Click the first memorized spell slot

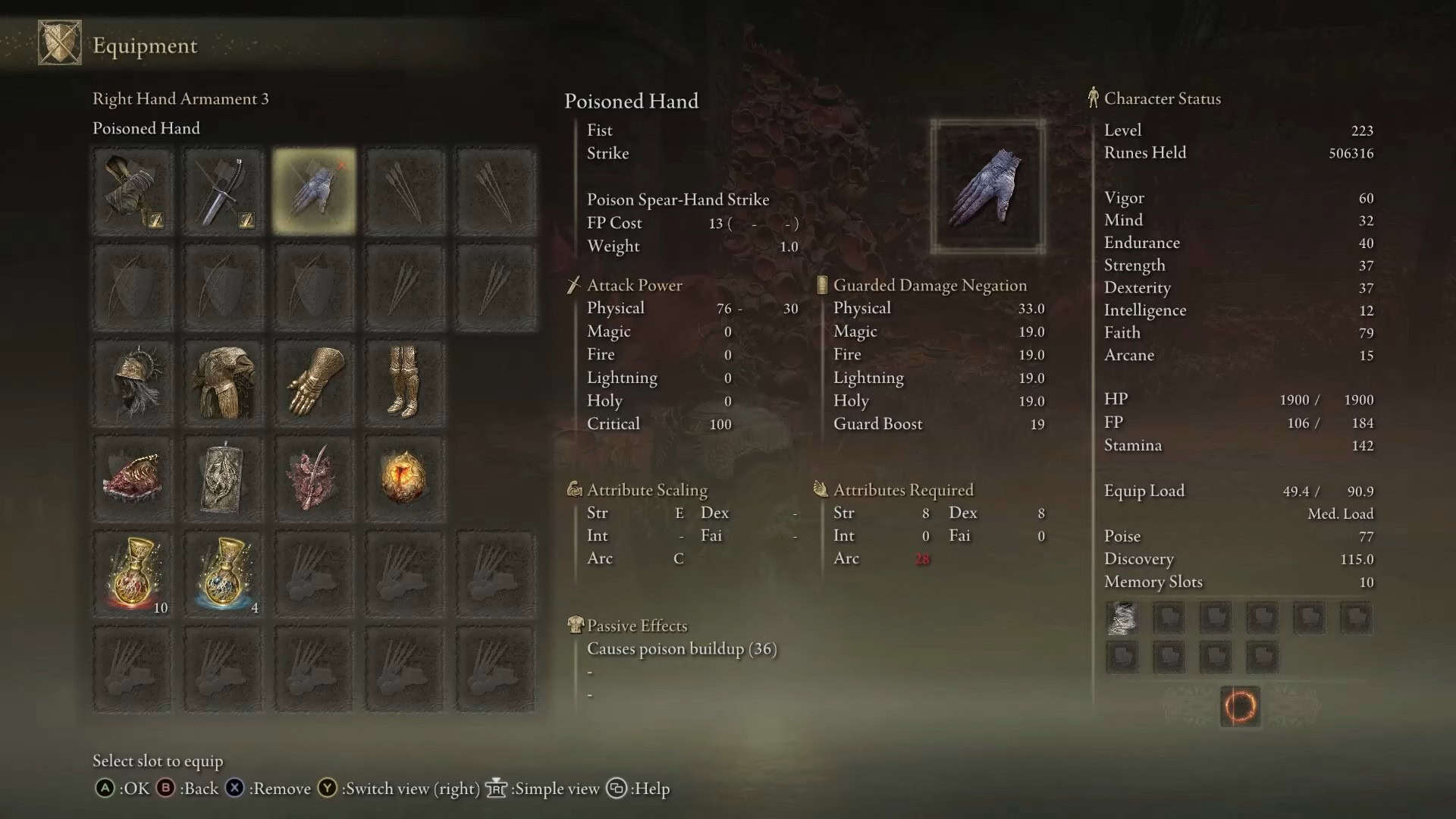click(x=1122, y=618)
